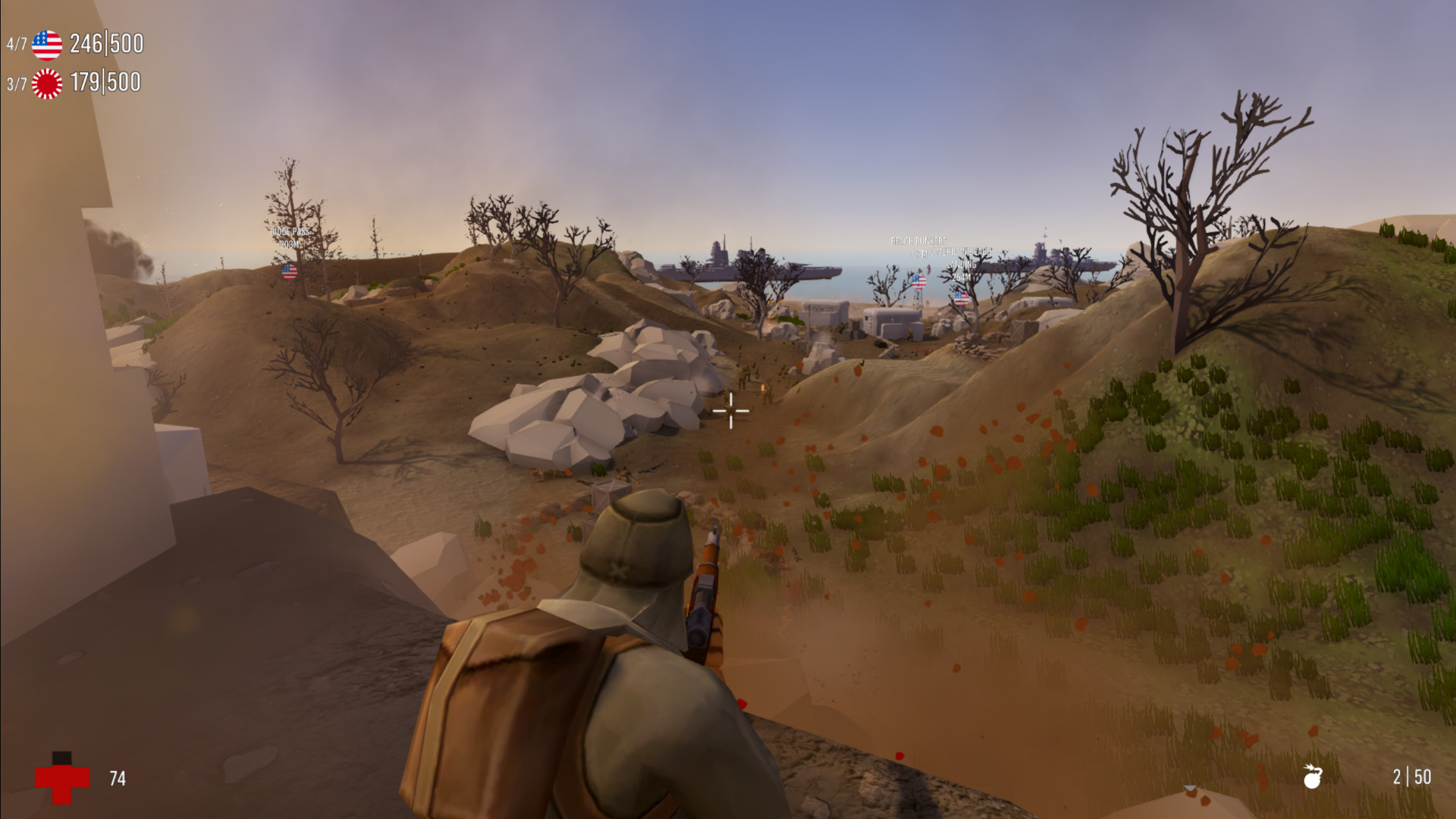Click the American flag icon in the scoreboard
The width and height of the screenshot is (1456, 819).
[45, 44]
